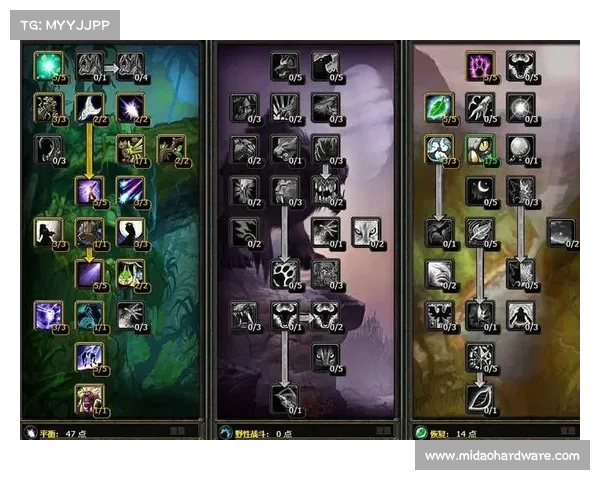The image size is (600, 480).
Task: Select the white swirl talent with 3/3 points
Action: 439,149
